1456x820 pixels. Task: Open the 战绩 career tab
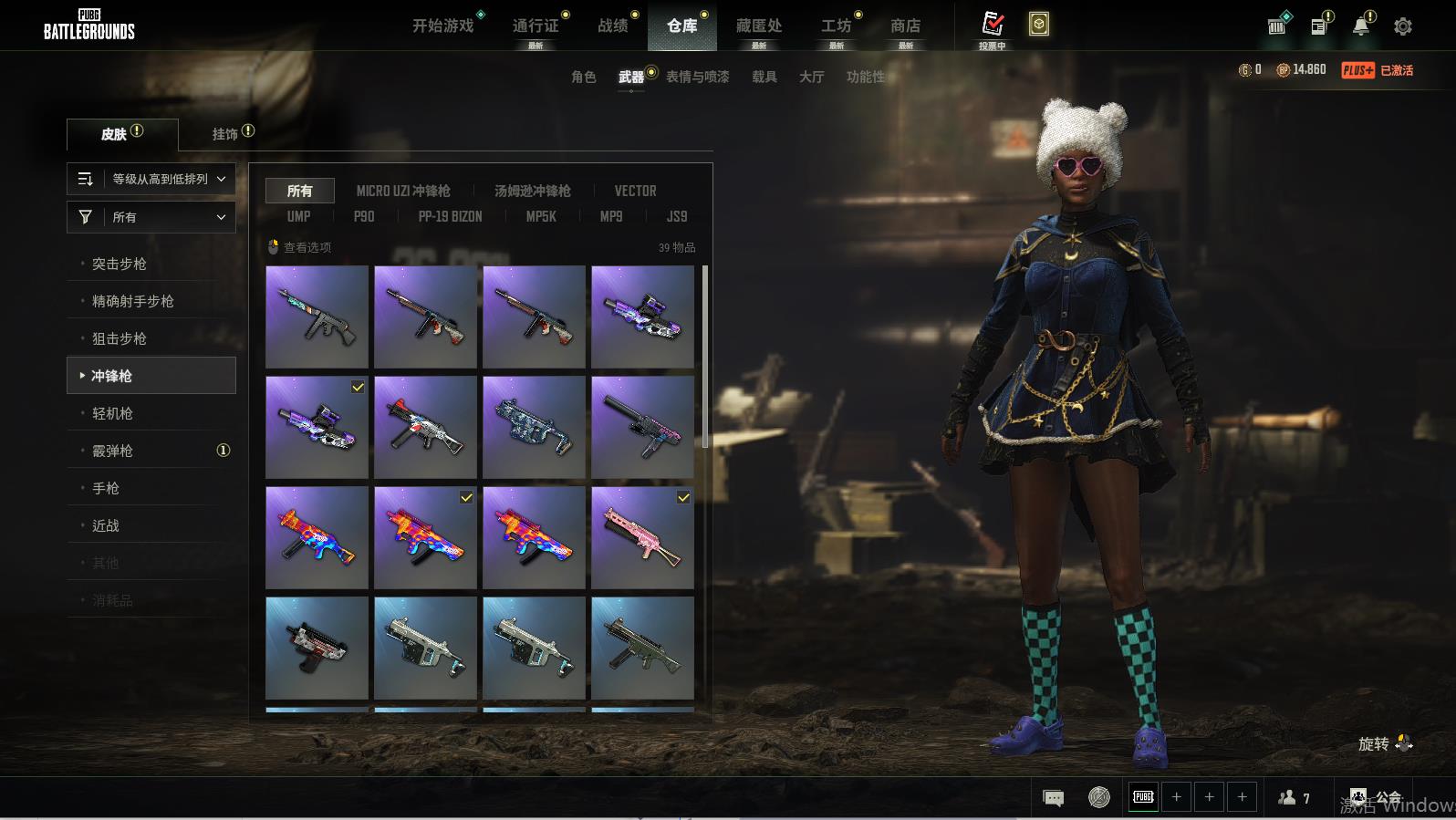click(613, 26)
